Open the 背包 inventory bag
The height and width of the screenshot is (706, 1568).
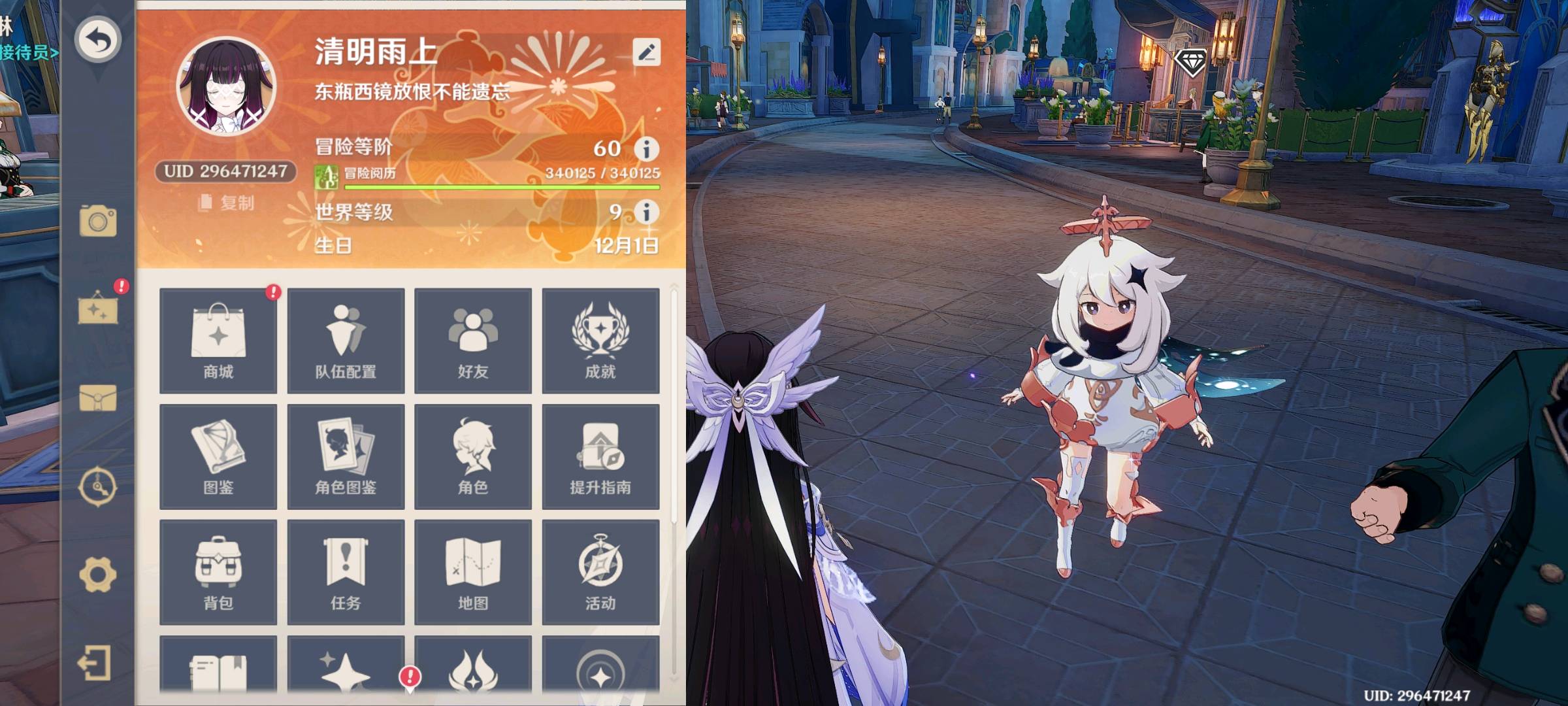pos(218,572)
